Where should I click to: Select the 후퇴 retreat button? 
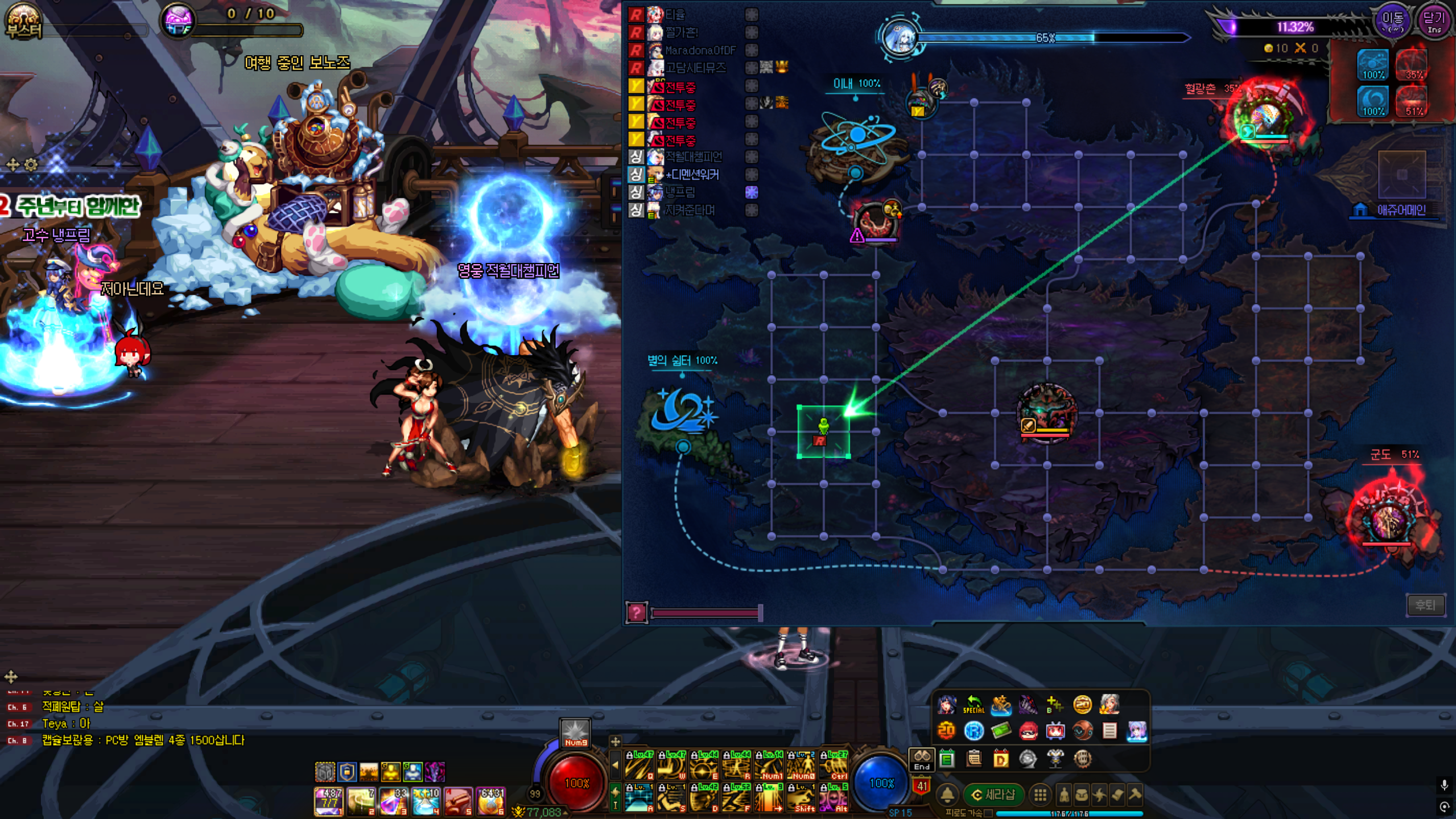tap(1425, 604)
